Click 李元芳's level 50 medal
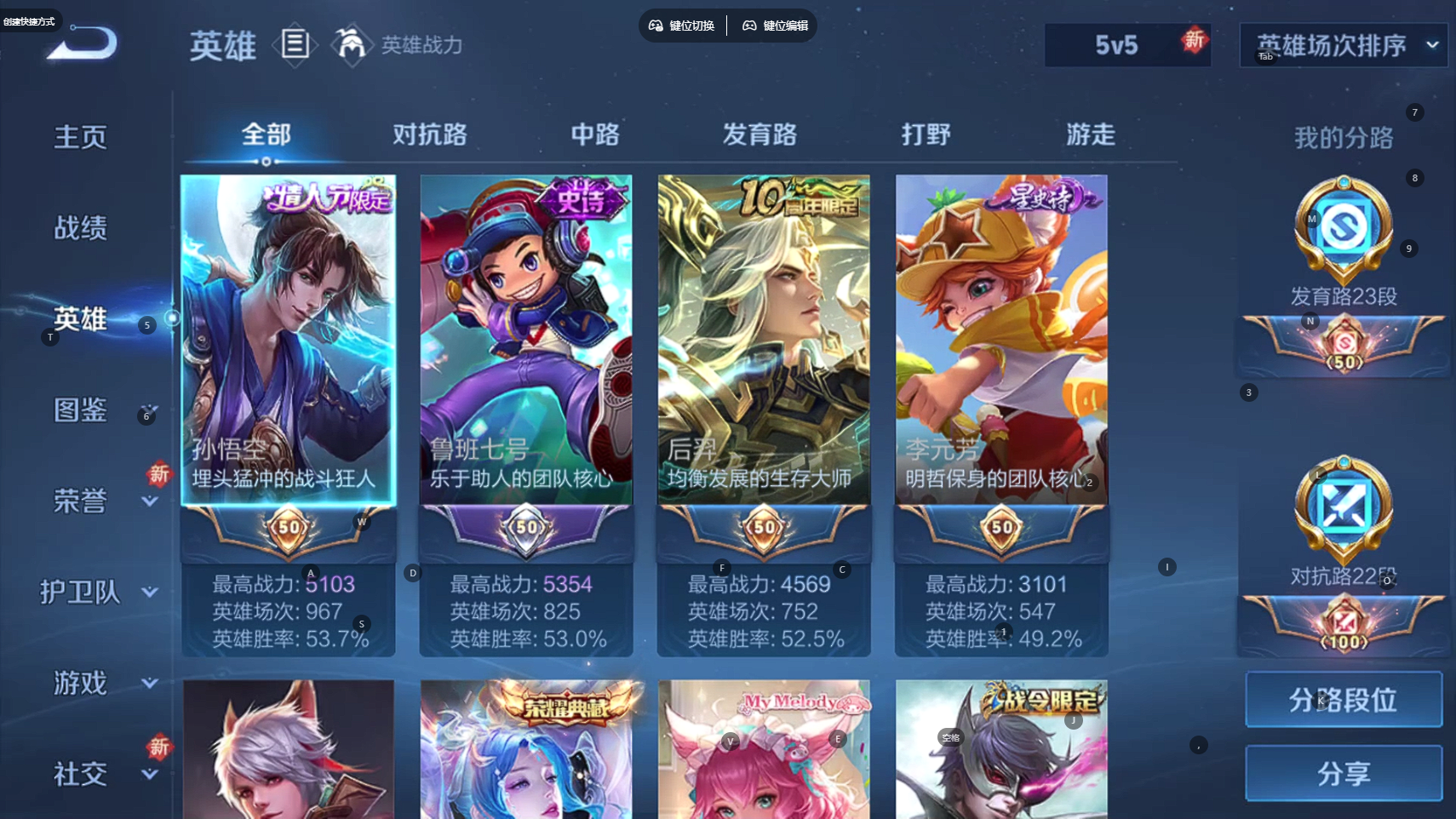This screenshot has width=1456, height=819. click(1000, 529)
